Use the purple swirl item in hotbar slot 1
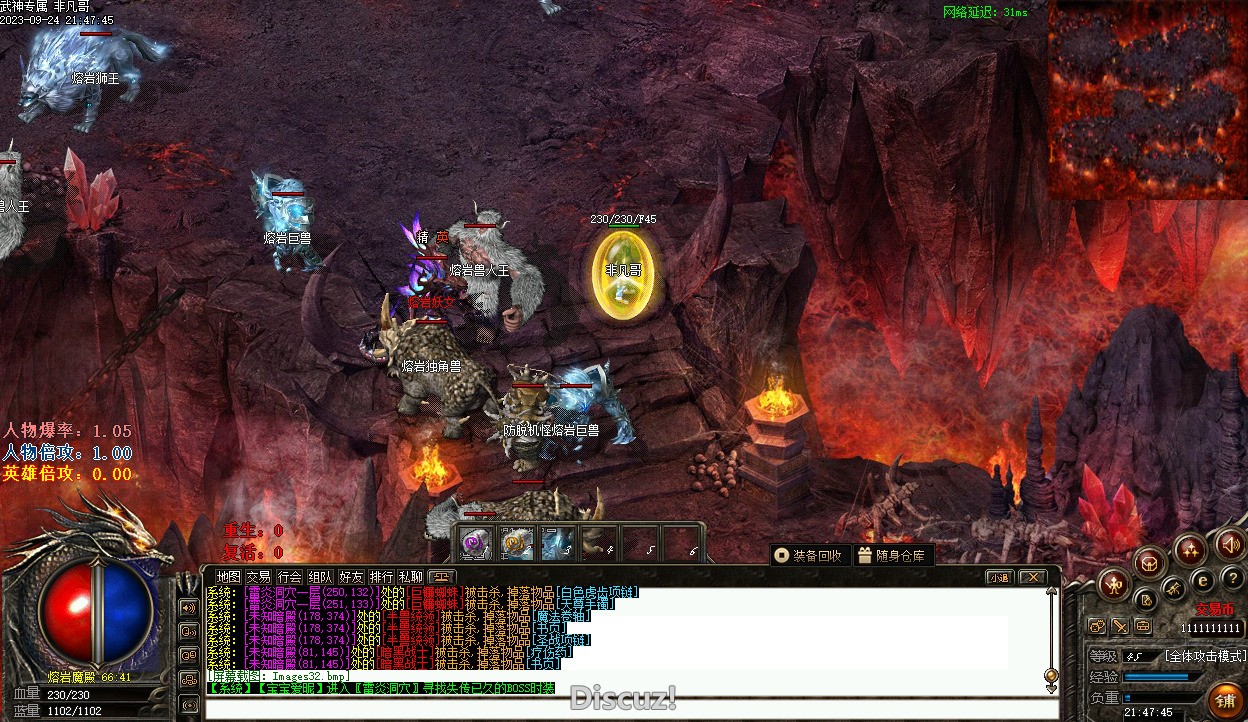 [x=474, y=543]
